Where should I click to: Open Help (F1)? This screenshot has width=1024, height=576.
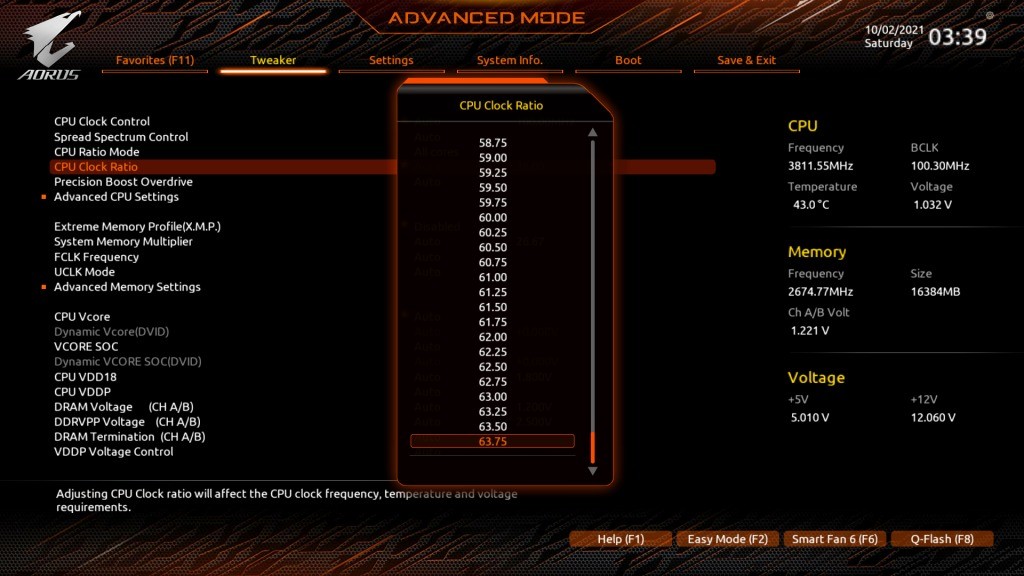coord(620,539)
